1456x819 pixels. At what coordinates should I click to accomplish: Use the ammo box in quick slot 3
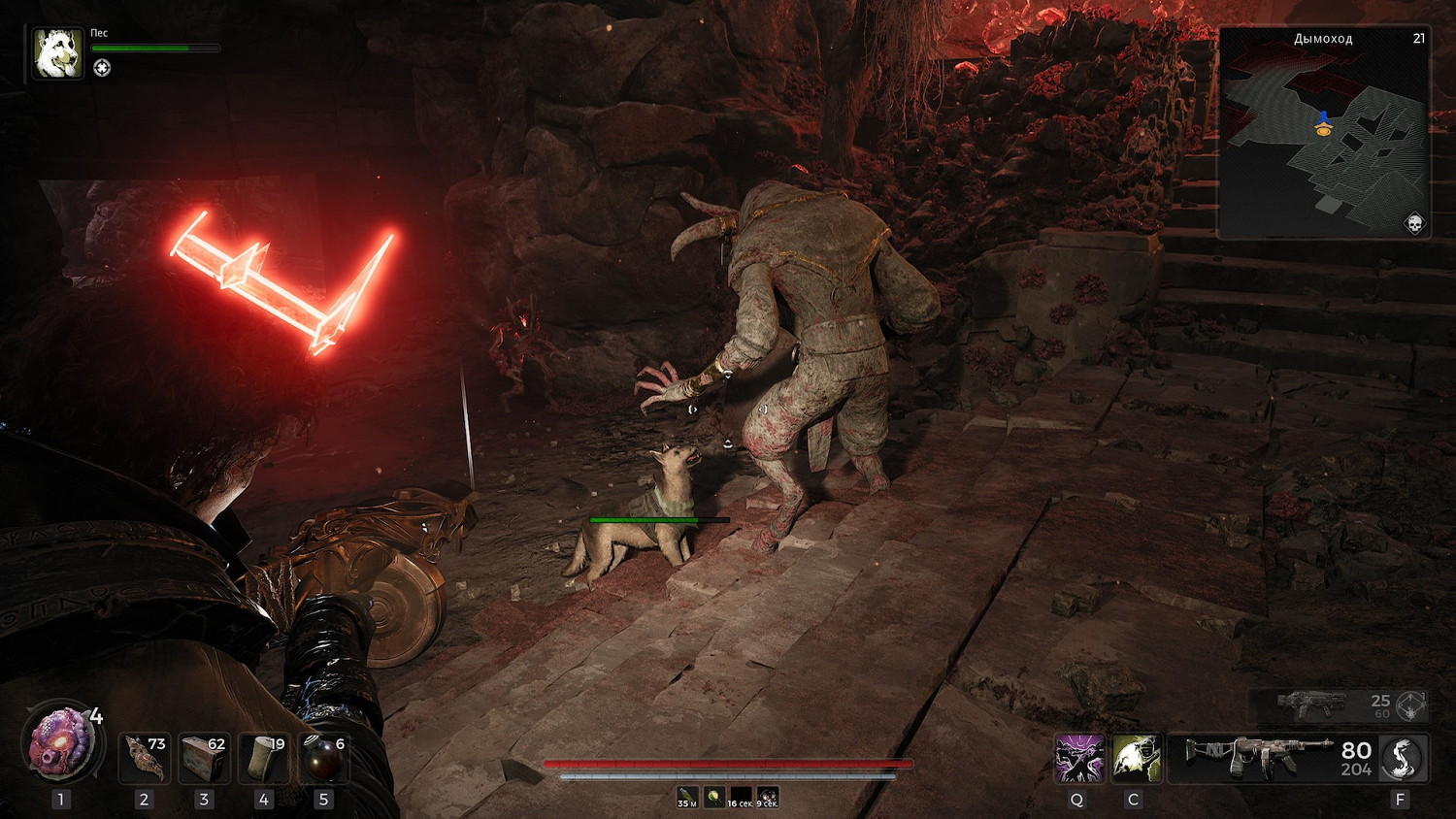point(204,758)
